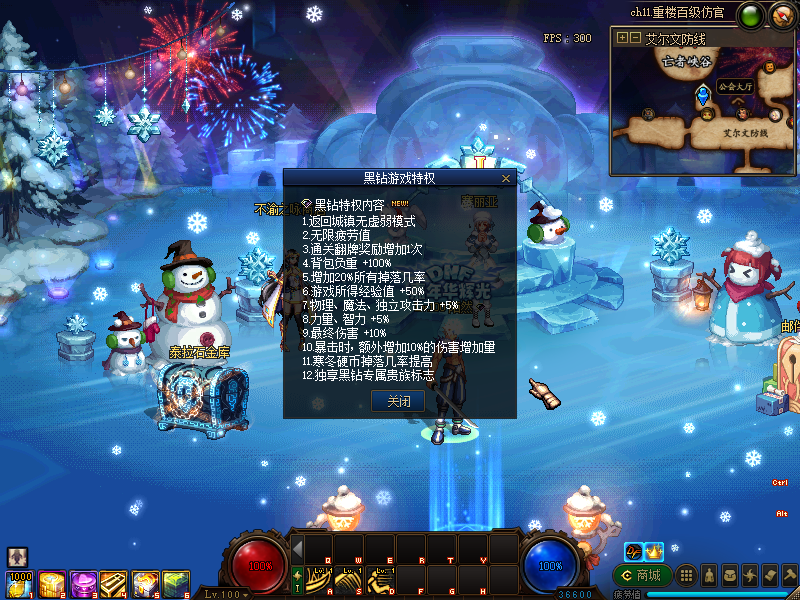Open the character silhouette menu icon
The width and height of the screenshot is (800, 600).
coord(708,575)
